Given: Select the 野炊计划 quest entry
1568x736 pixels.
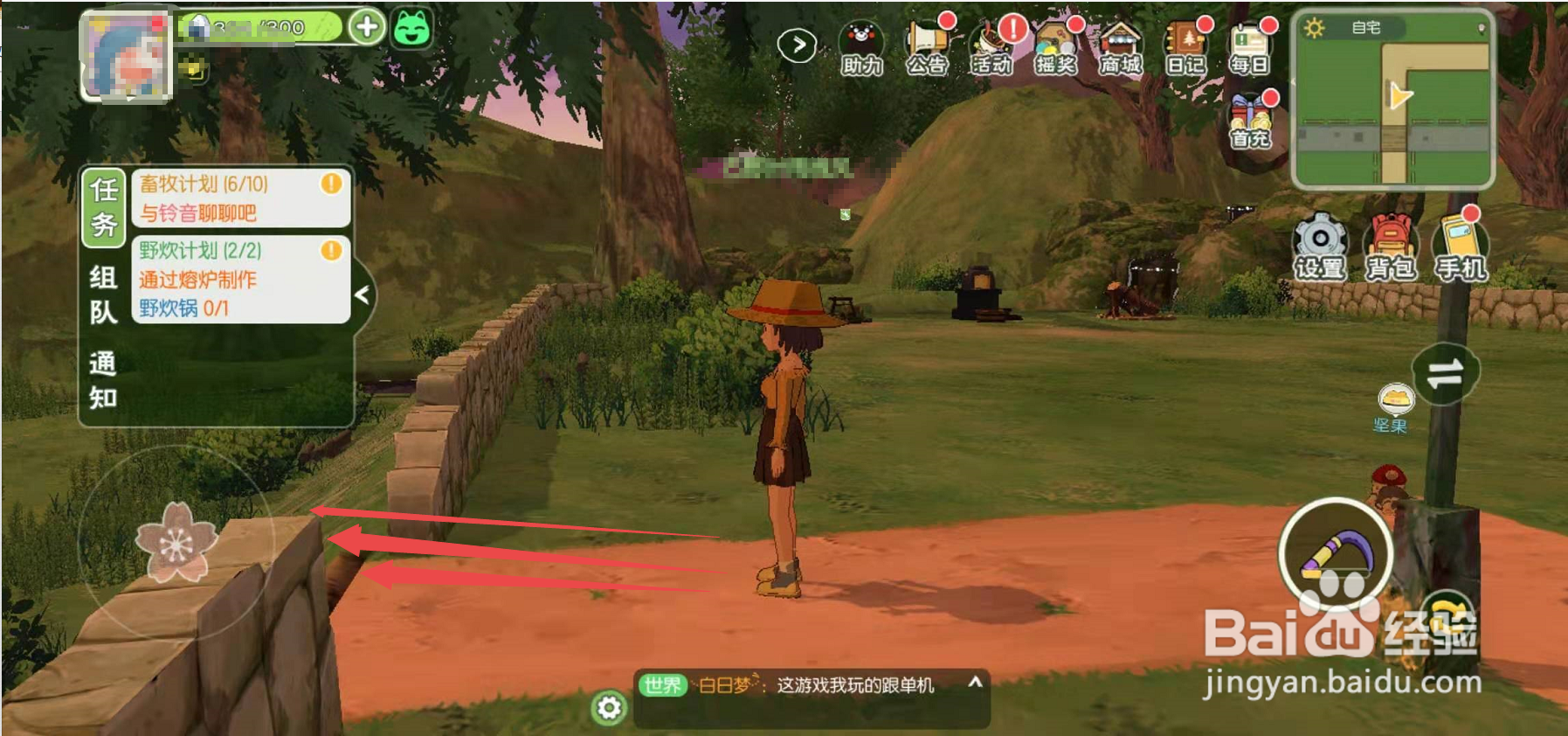Looking at the screenshot, I should point(240,279).
